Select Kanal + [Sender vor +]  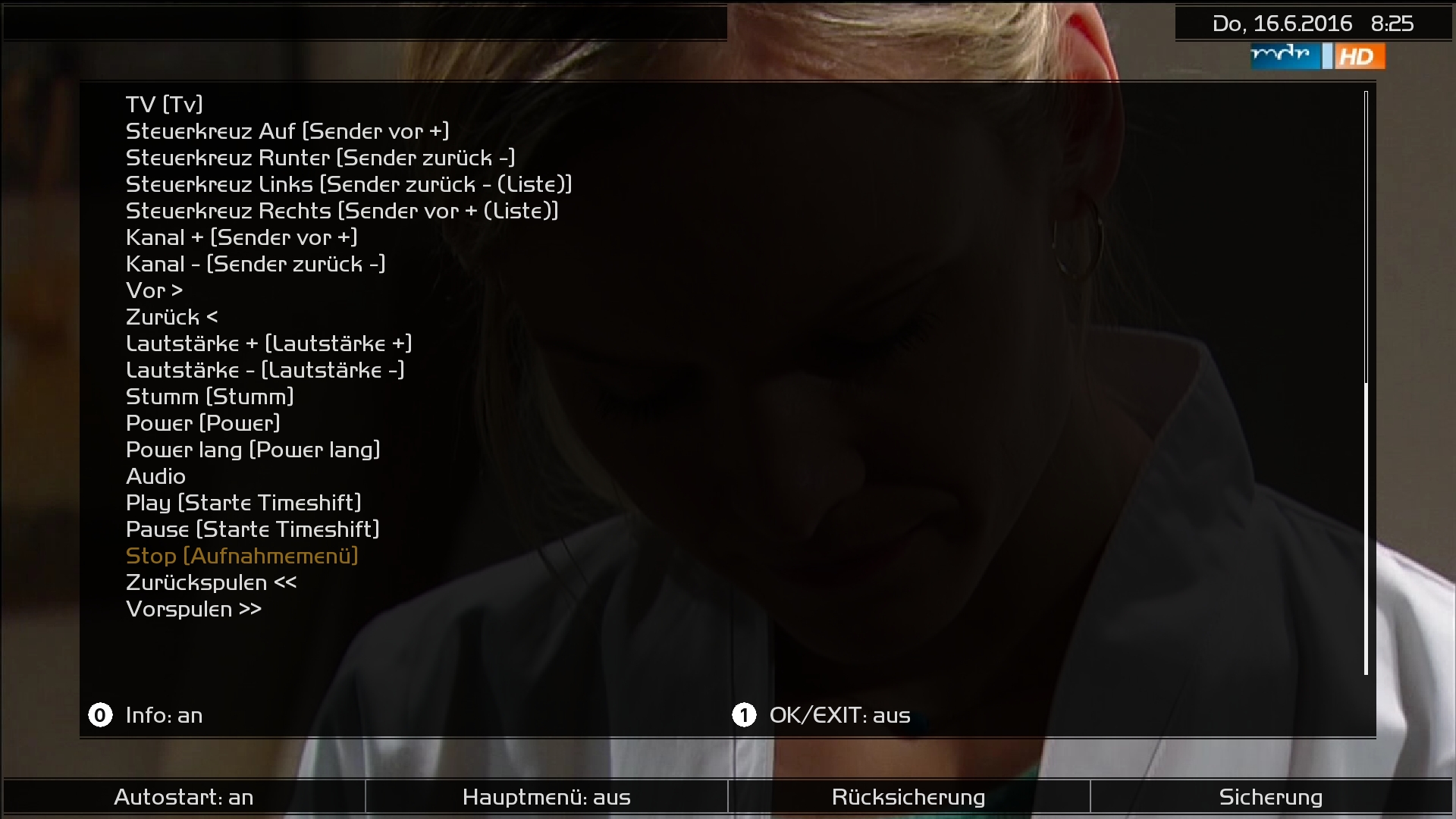241,237
